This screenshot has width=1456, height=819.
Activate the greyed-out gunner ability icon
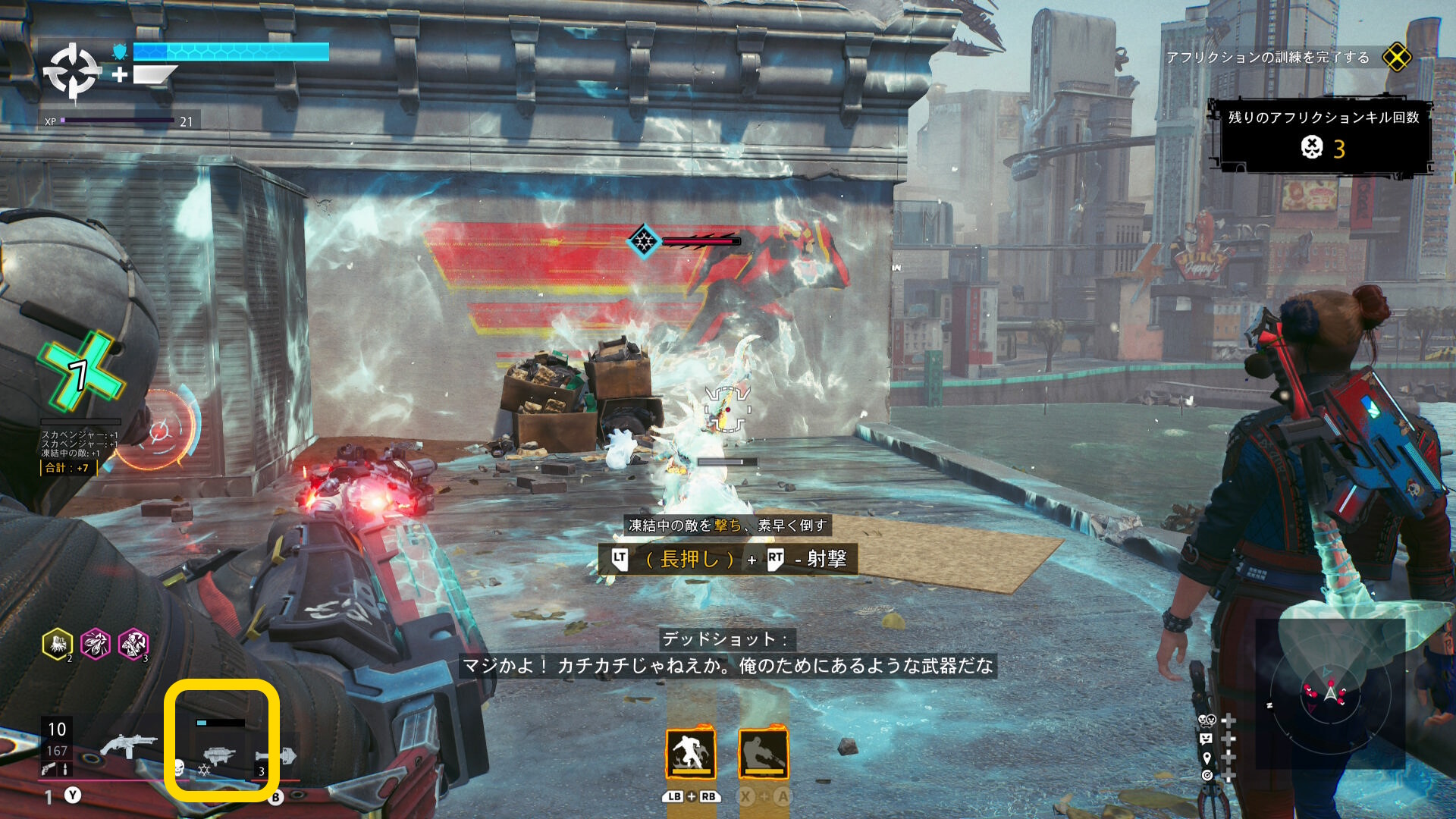(763, 753)
